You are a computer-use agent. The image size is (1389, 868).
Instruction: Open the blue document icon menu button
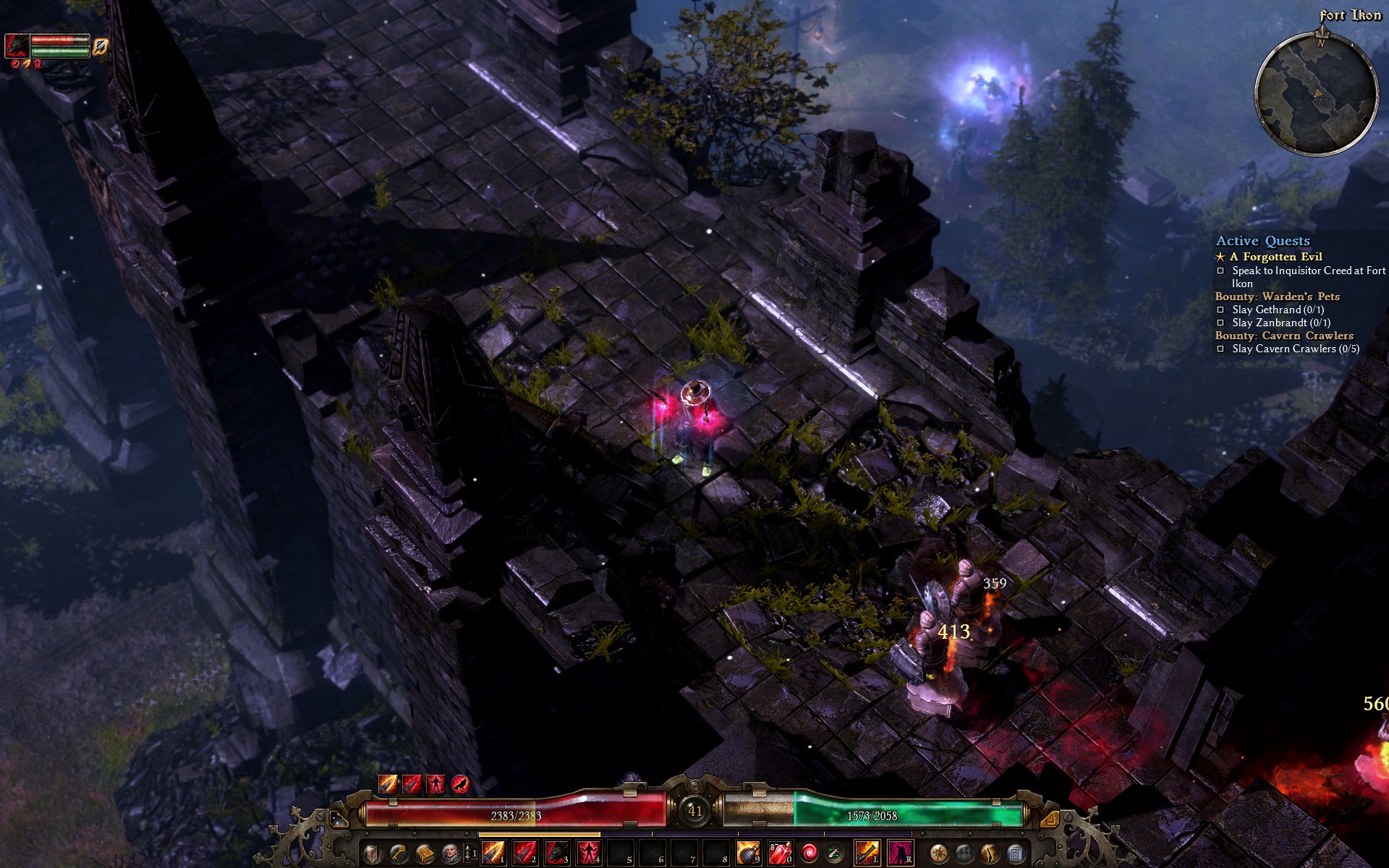(1016, 854)
